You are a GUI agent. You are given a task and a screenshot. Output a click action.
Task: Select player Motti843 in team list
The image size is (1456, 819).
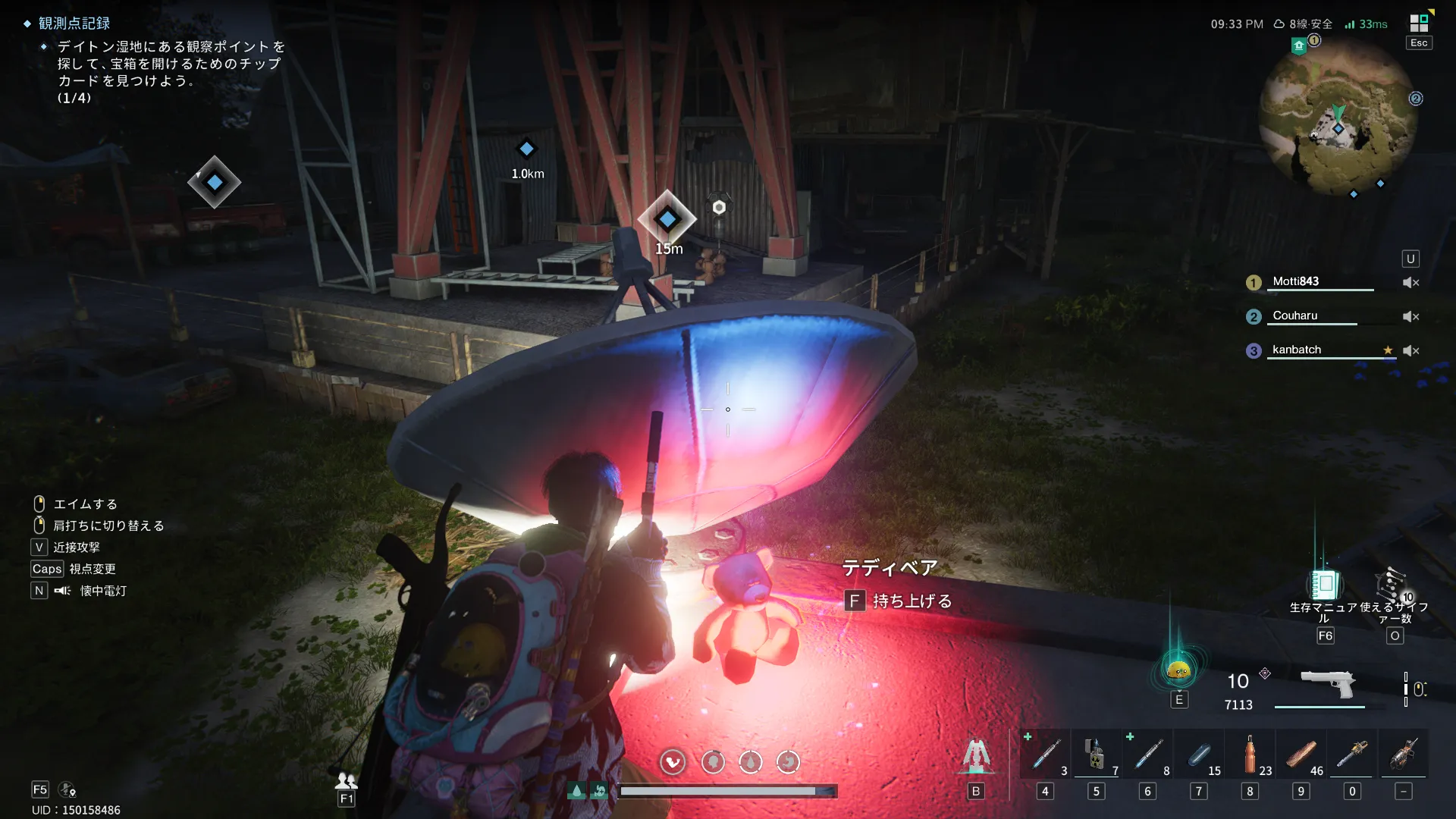coord(1295,281)
